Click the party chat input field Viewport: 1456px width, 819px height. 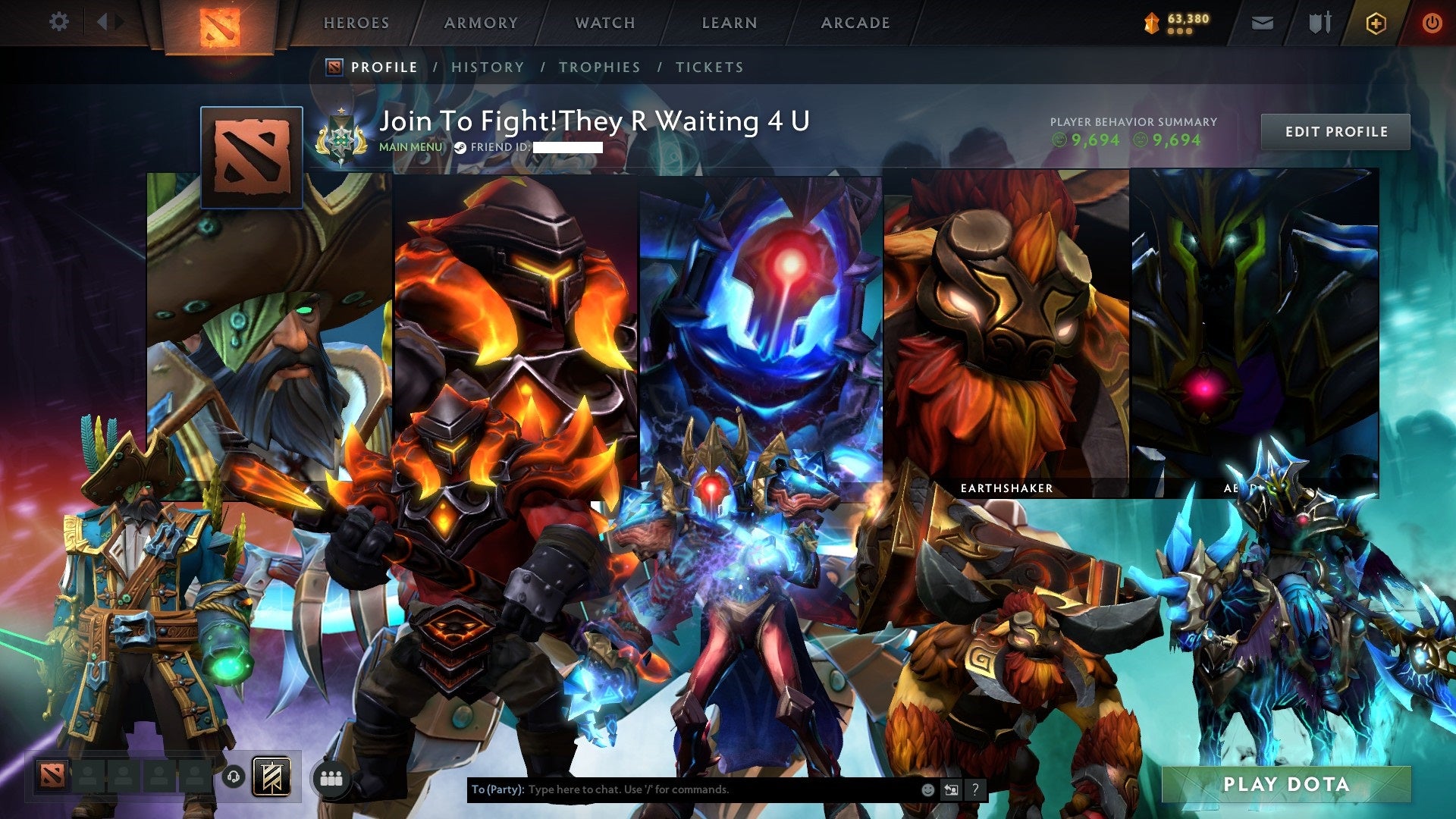pyautogui.click(x=682, y=789)
